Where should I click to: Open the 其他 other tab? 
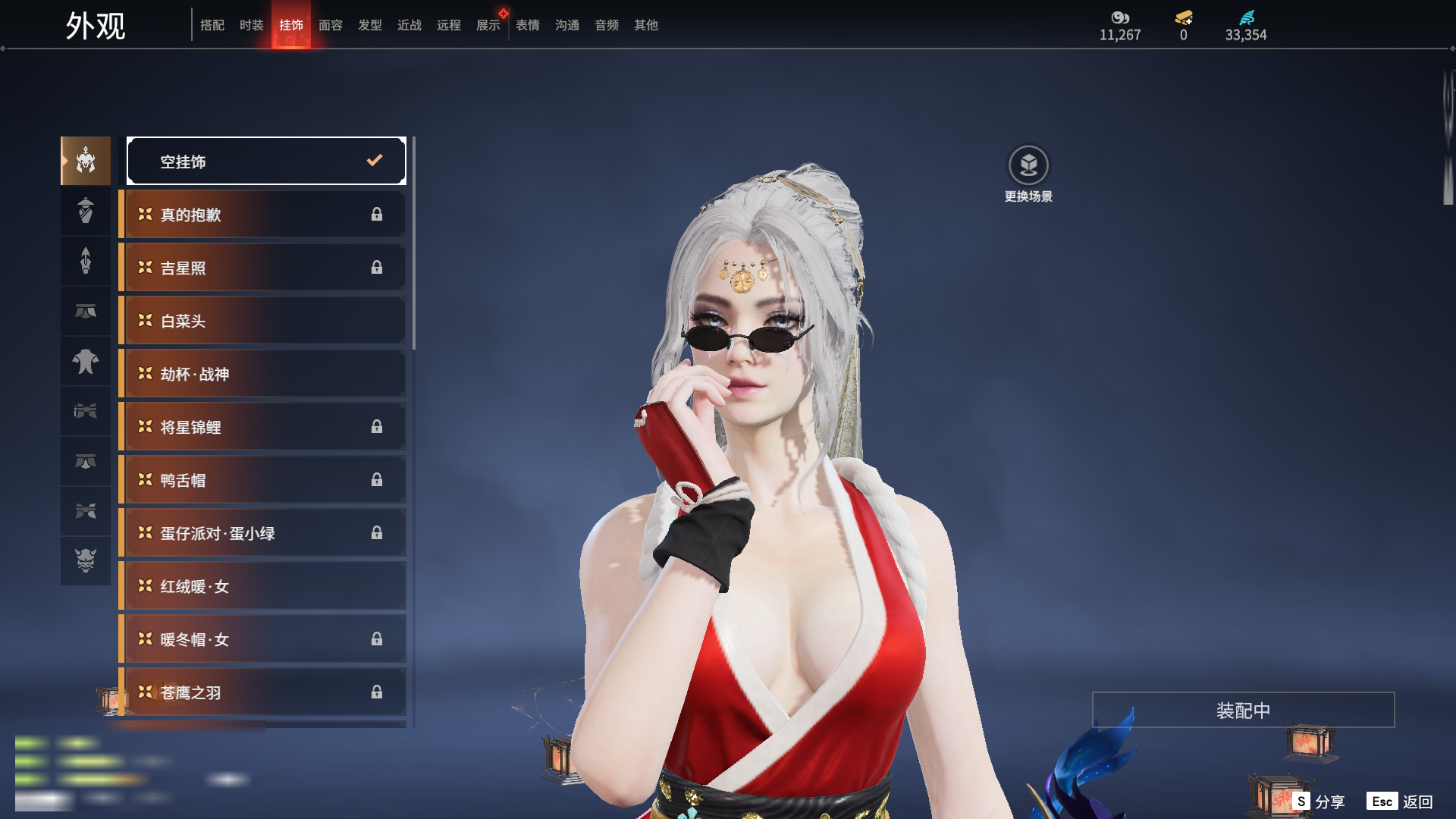point(646,25)
